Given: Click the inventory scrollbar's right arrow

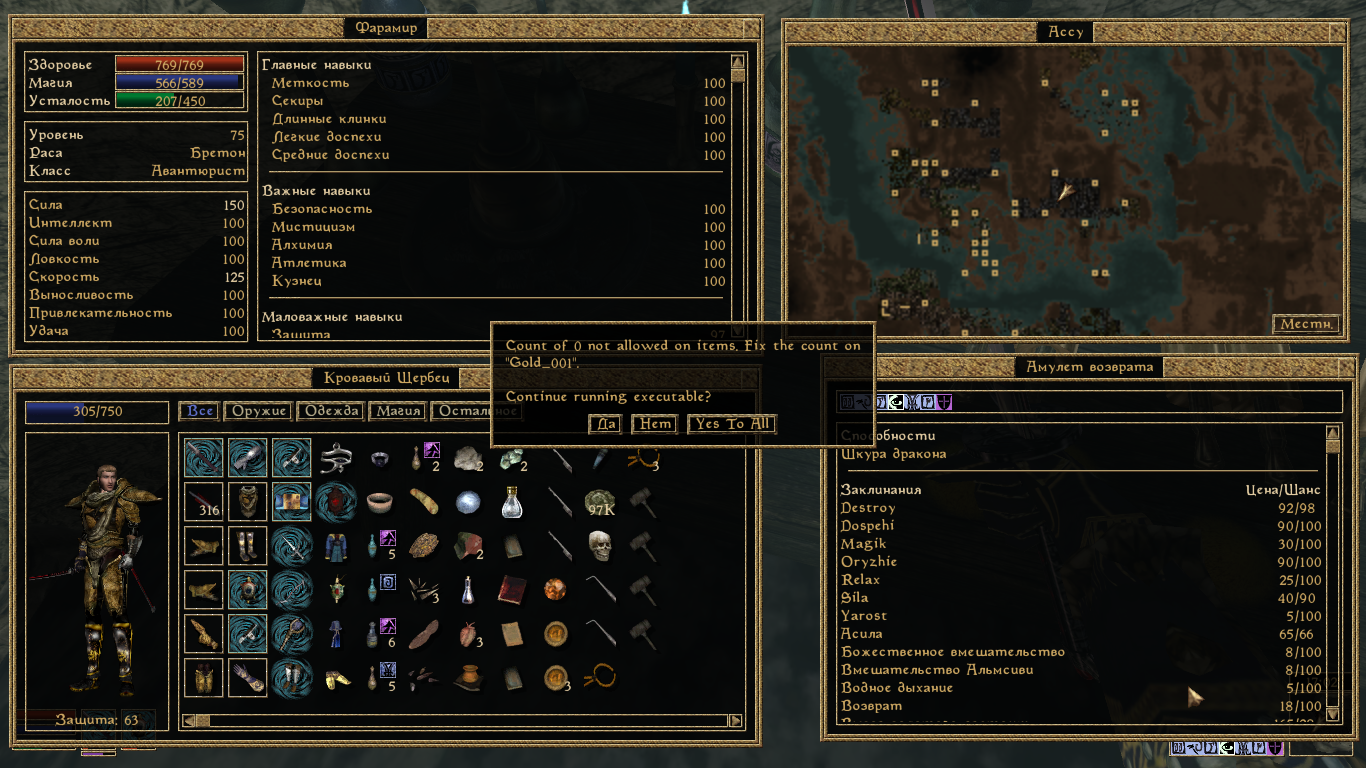Looking at the screenshot, I should 737,720.
